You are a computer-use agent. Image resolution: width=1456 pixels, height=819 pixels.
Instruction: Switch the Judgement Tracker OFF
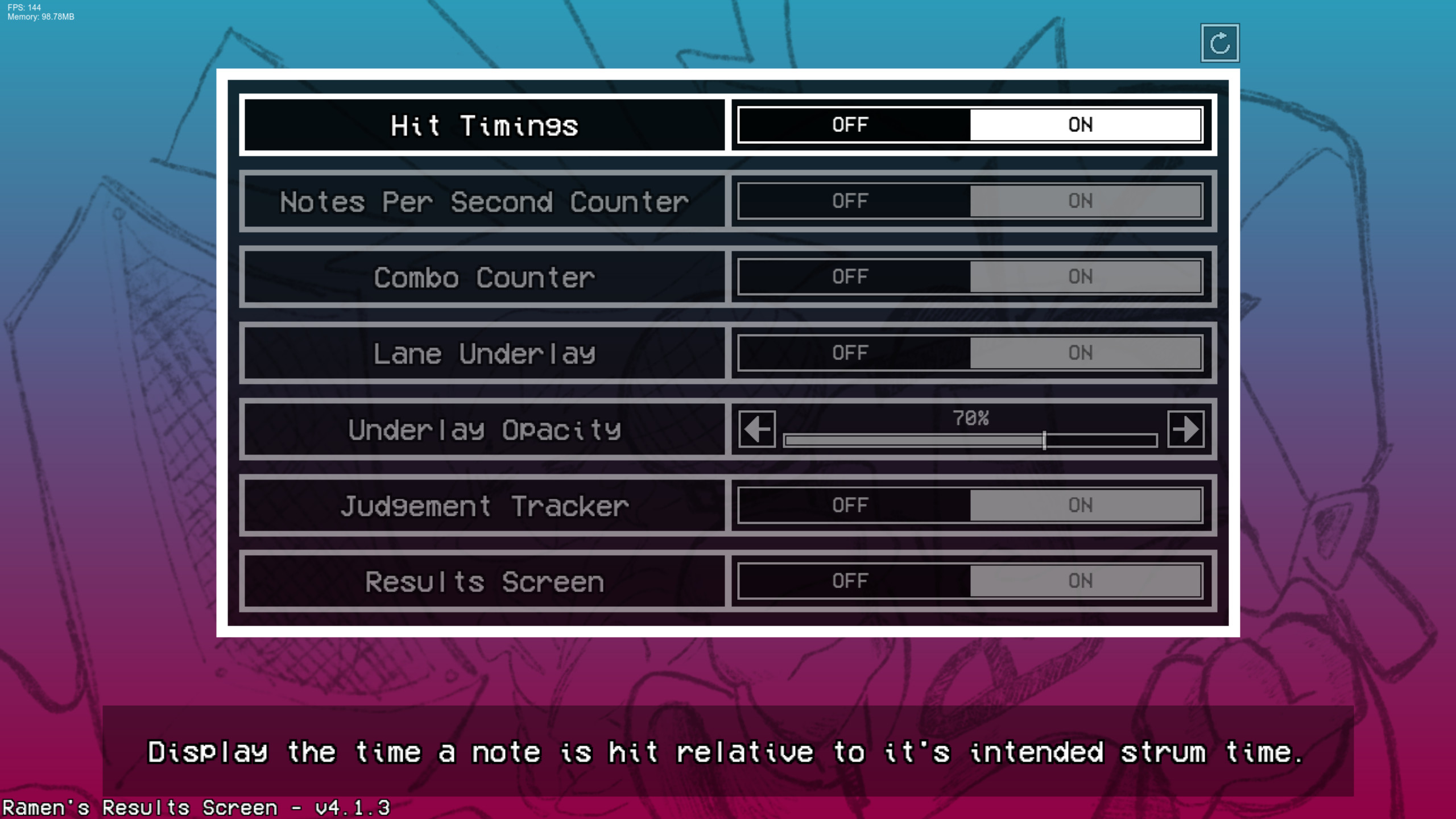tap(849, 505)
